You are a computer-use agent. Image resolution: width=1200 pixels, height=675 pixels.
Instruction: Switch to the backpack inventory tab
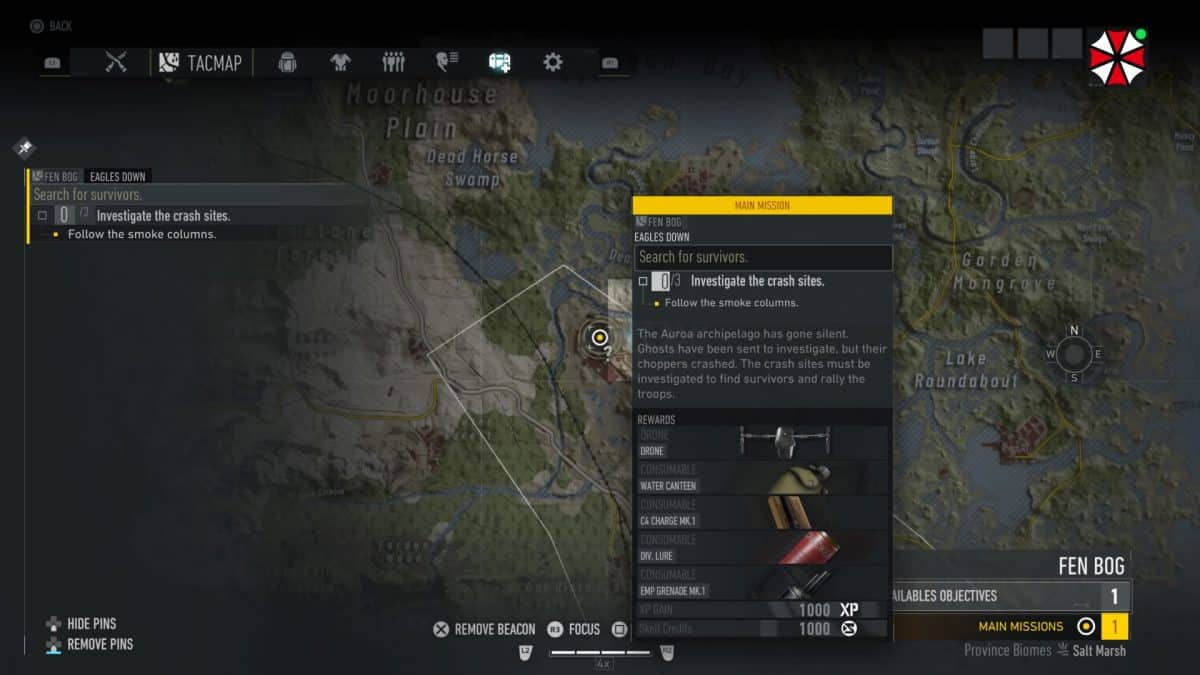coord(287,63)
